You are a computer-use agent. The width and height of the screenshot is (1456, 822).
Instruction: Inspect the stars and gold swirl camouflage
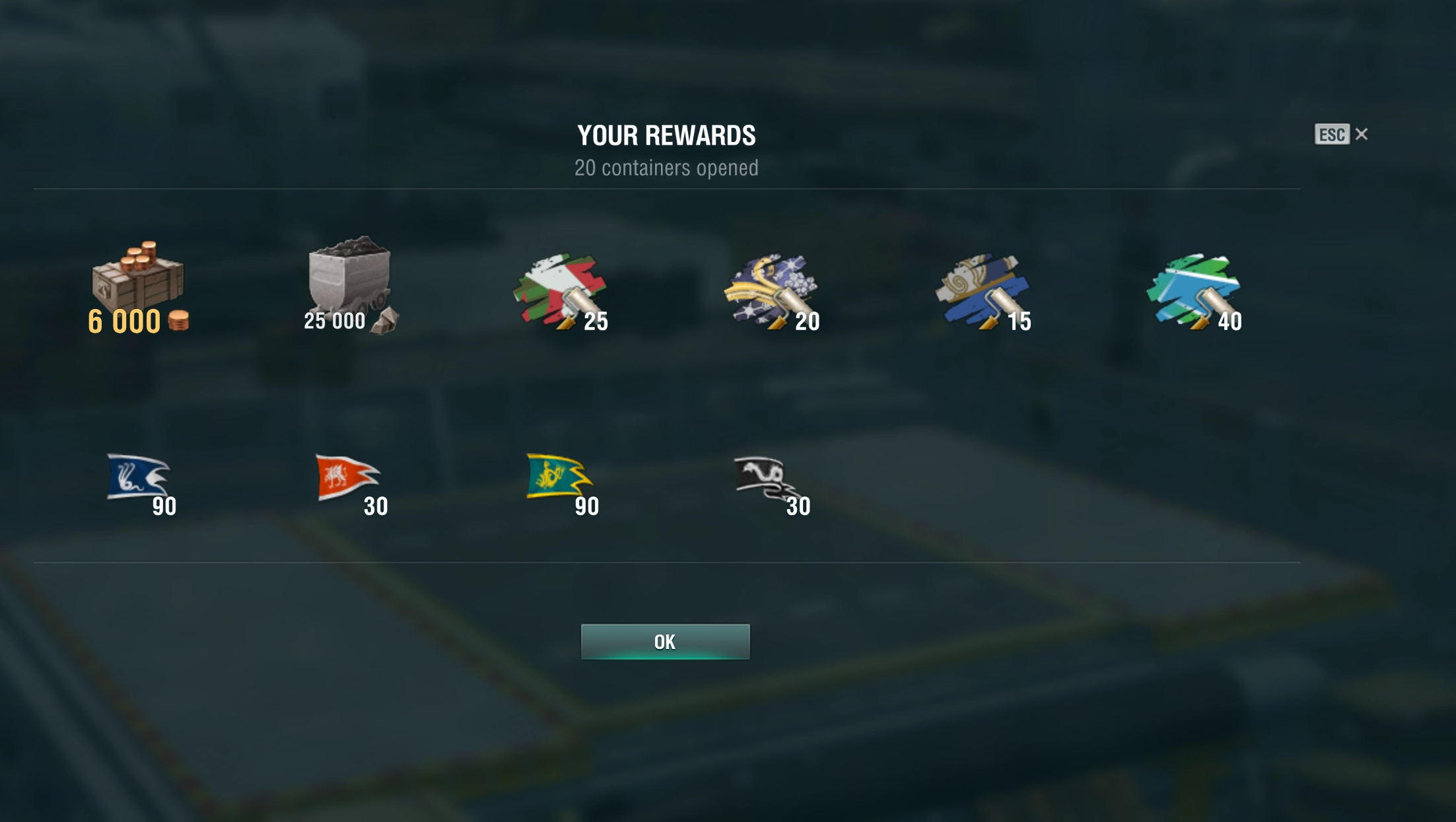[771, 289]
